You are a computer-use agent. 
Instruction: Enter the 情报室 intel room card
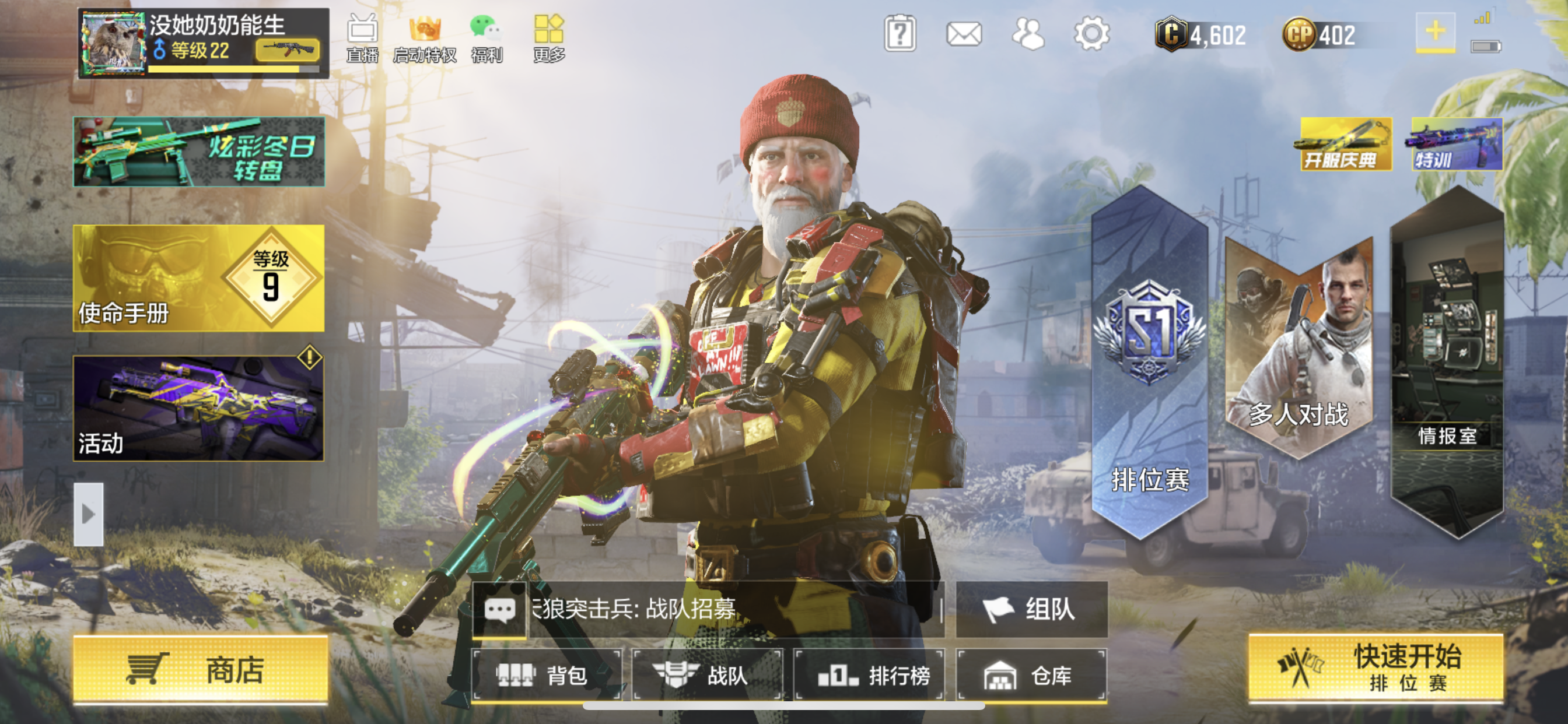(1446, 365)
